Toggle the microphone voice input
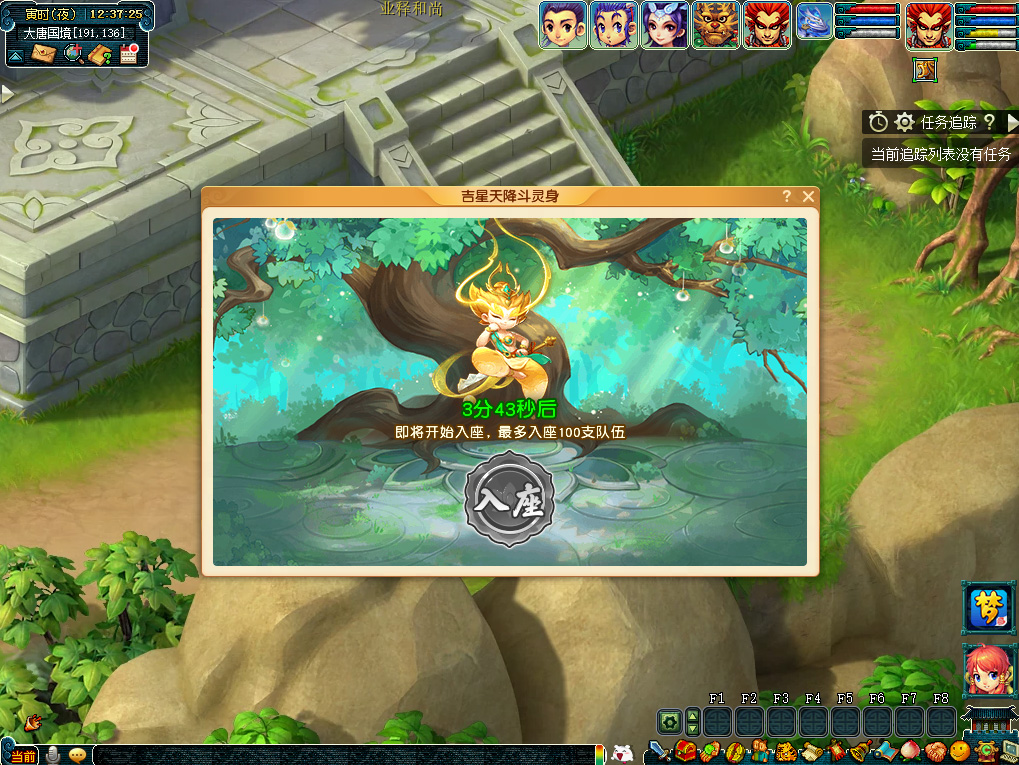The width and height of the screenshot is (1019, 765). point(52,755)
